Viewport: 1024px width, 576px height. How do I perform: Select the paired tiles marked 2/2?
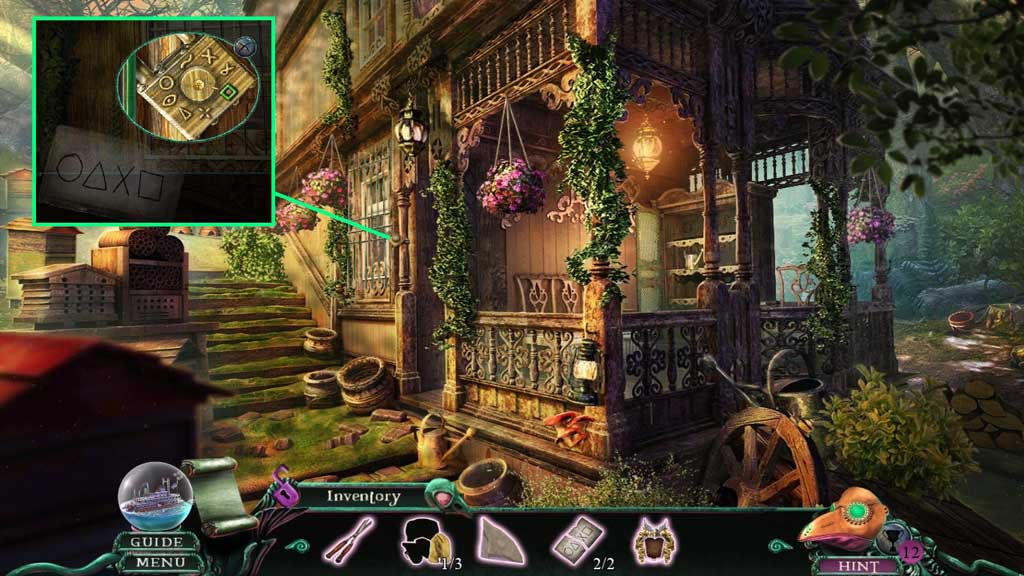click(x=576, y=540)
